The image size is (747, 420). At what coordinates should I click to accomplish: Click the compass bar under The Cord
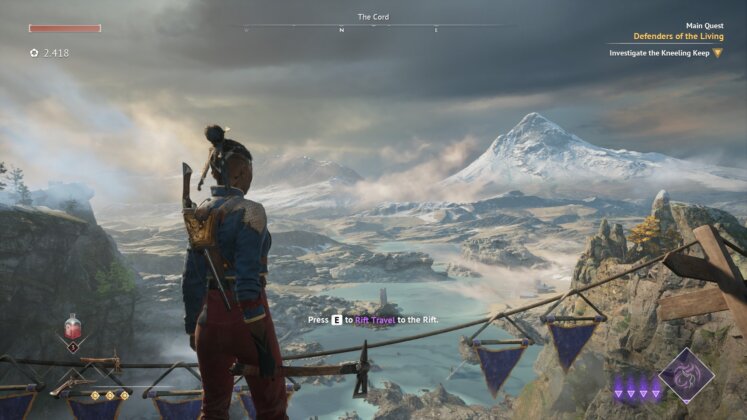(x=373, y=29)
